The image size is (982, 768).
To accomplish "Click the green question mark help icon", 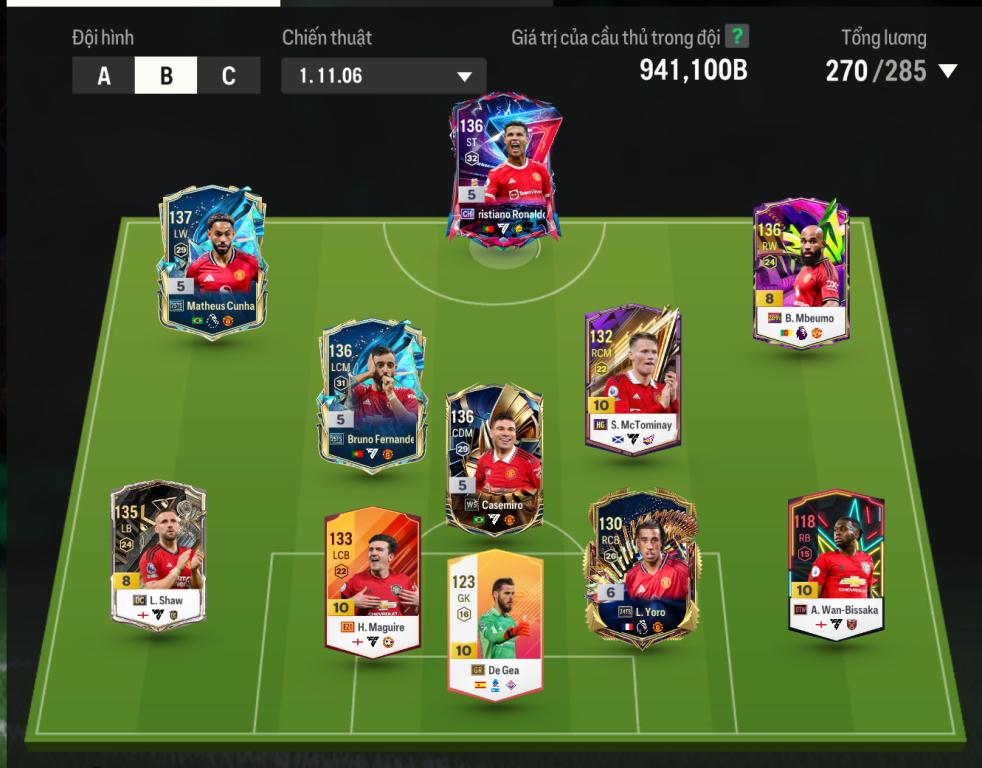I will click(x=737, y=37).
